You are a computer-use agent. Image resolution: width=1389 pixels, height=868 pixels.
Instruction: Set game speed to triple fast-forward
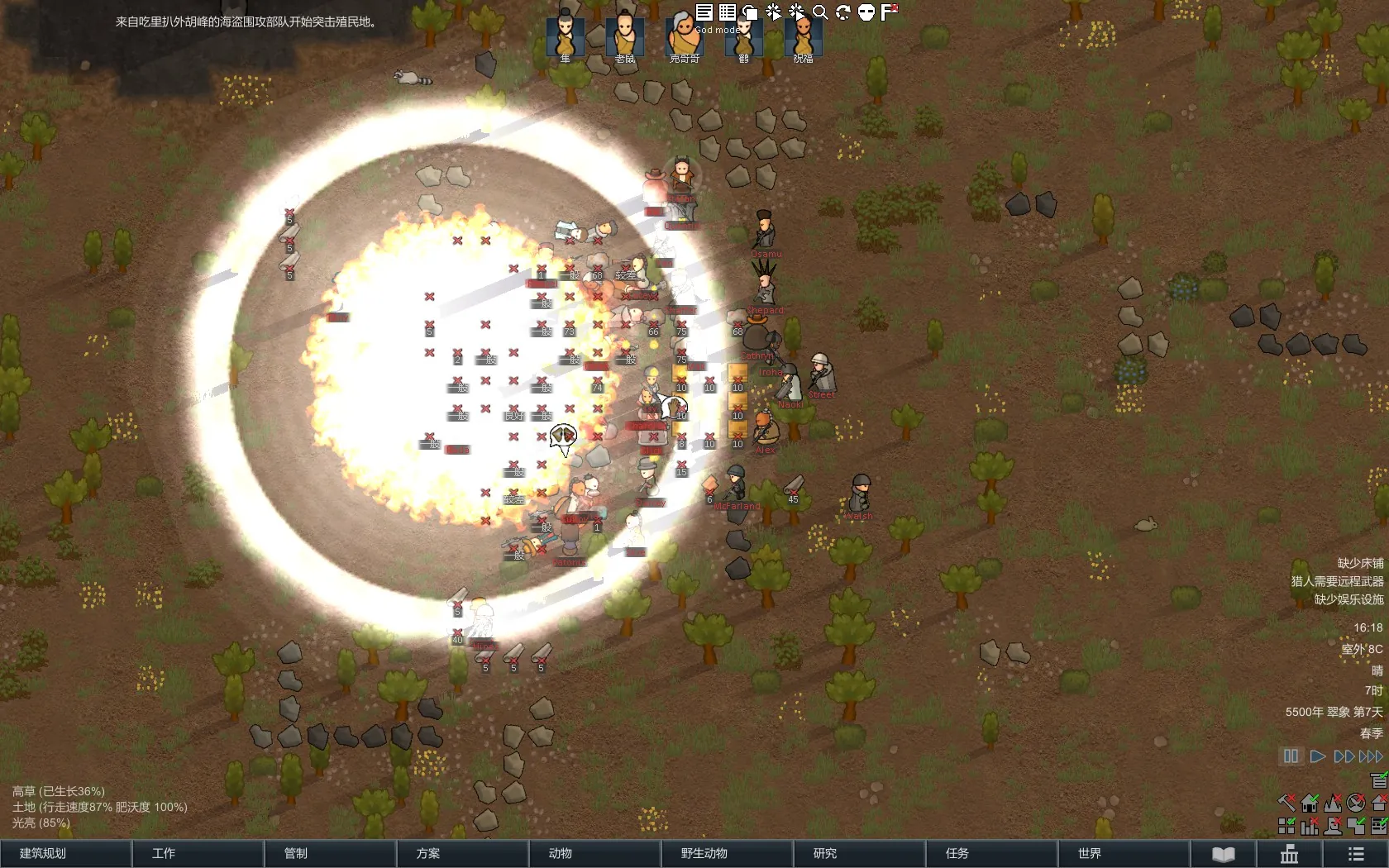pos(1371,756)
